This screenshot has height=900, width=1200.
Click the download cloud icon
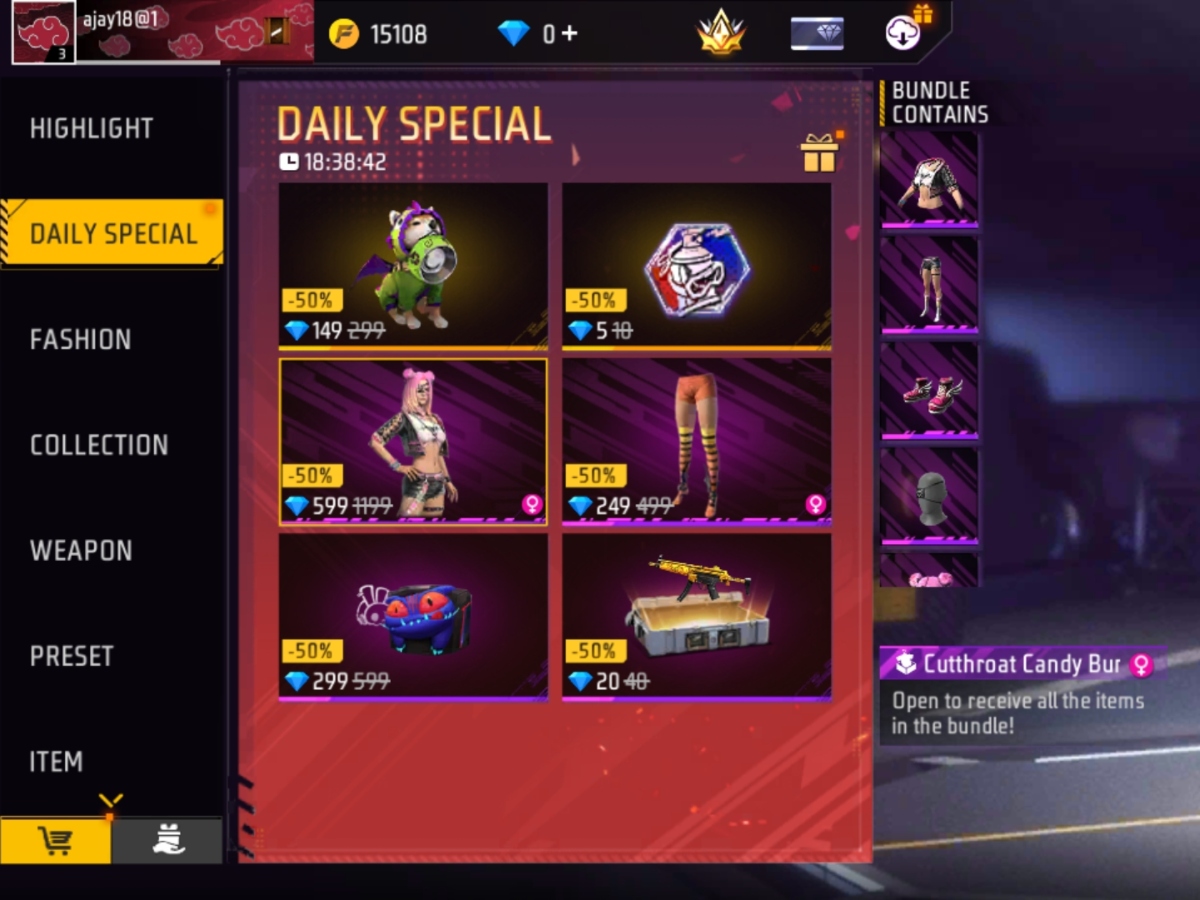coord(904,33)
